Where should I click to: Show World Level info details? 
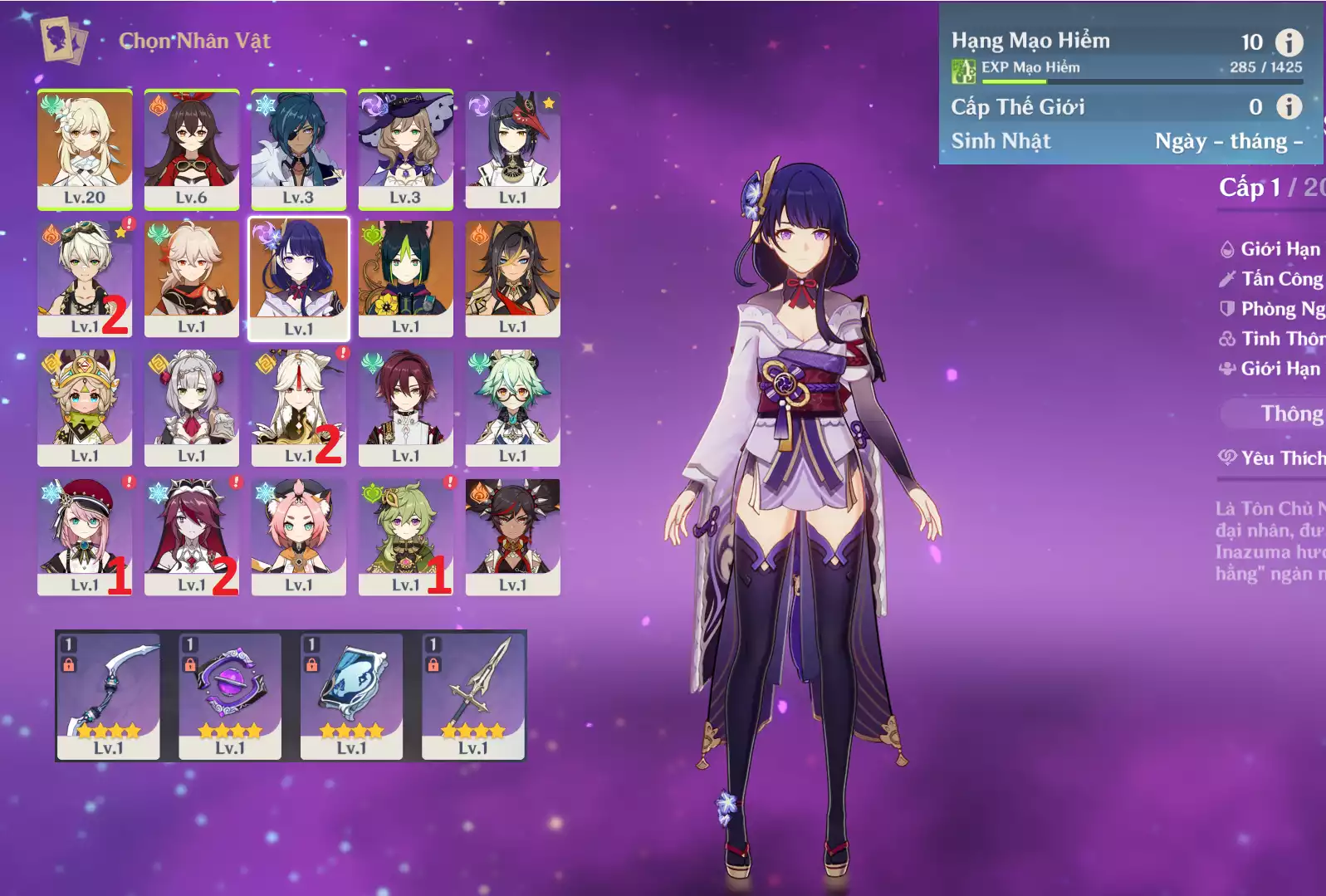pyautogui.click(x=1289, y=106)
